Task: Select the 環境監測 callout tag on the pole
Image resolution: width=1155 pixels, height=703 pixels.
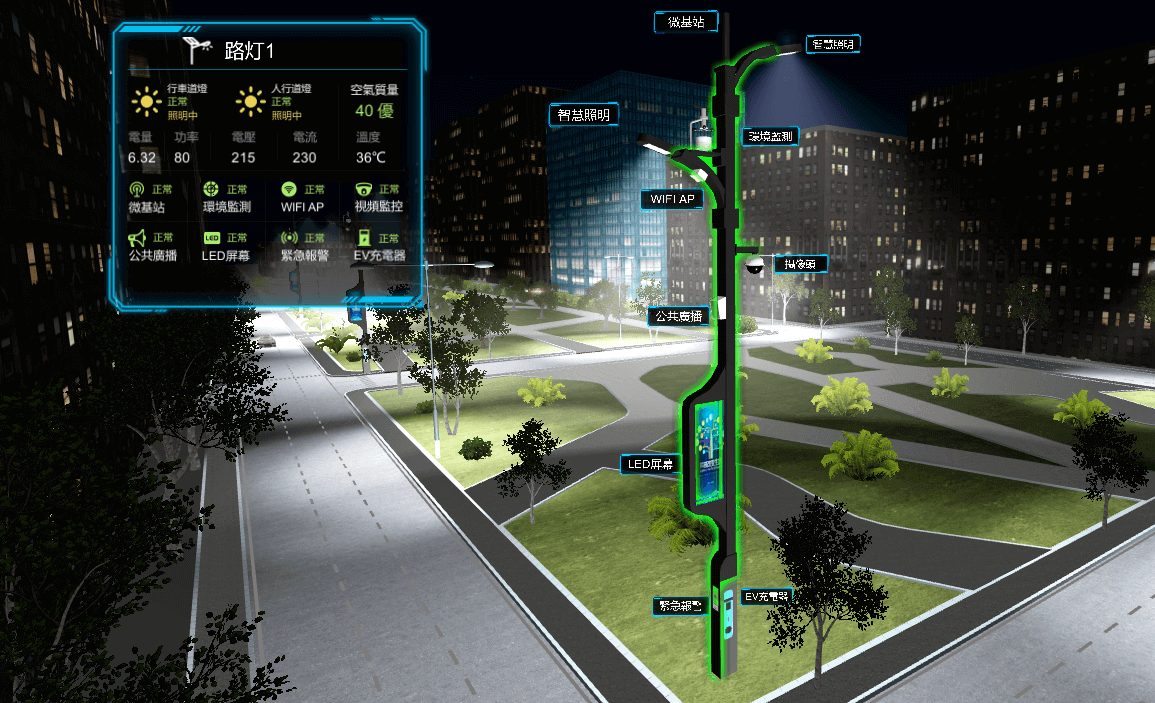Action: (769, 136)
